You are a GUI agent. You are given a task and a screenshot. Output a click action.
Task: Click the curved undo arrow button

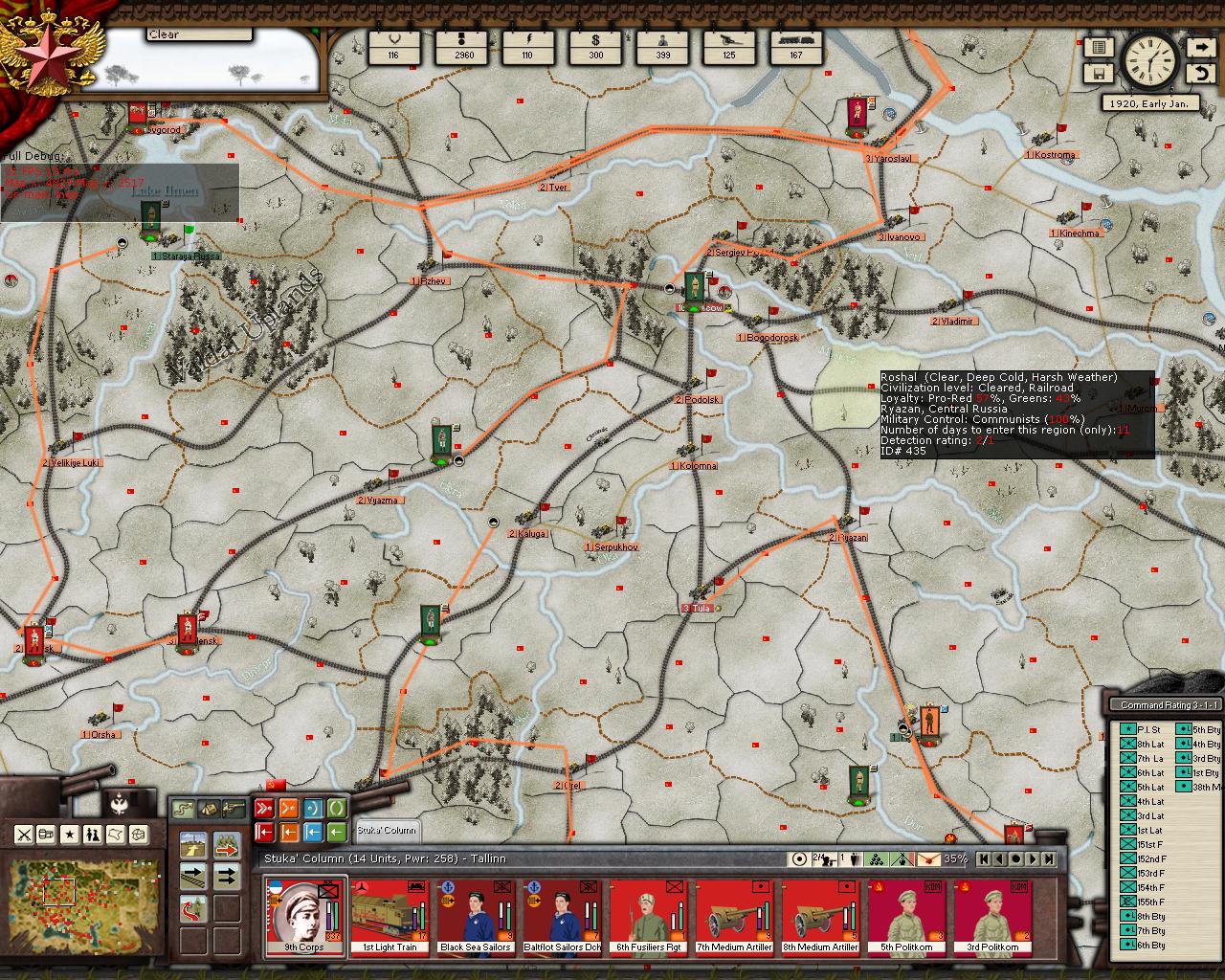(x=1200, y=73)
